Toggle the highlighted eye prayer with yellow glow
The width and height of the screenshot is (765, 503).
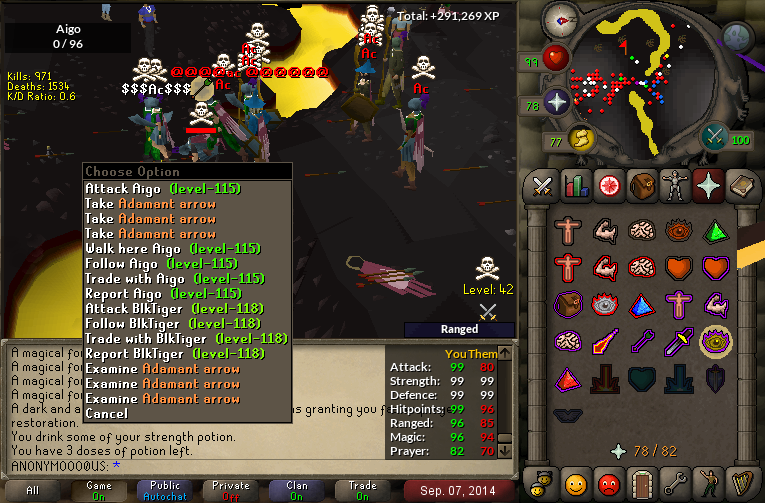coord(713,342)
